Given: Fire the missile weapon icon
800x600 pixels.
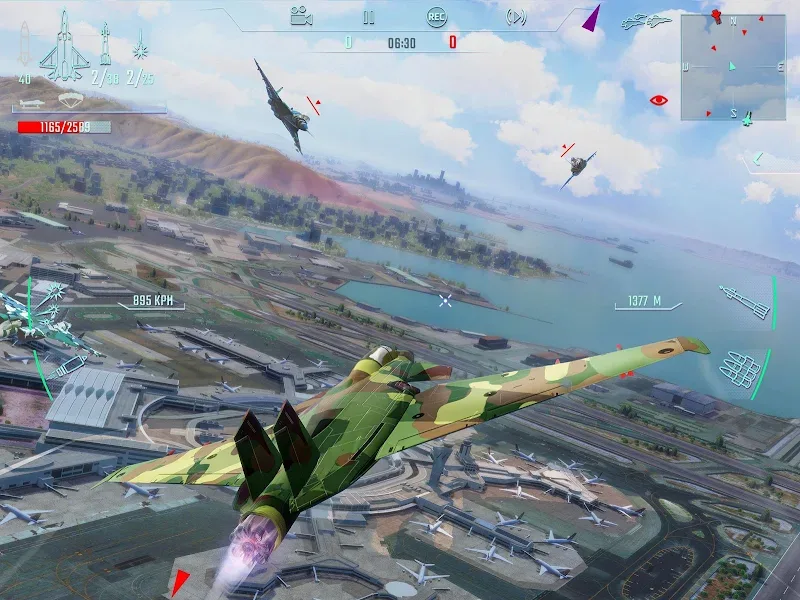Looking at the screenshot, I should (x=745, y=301).
